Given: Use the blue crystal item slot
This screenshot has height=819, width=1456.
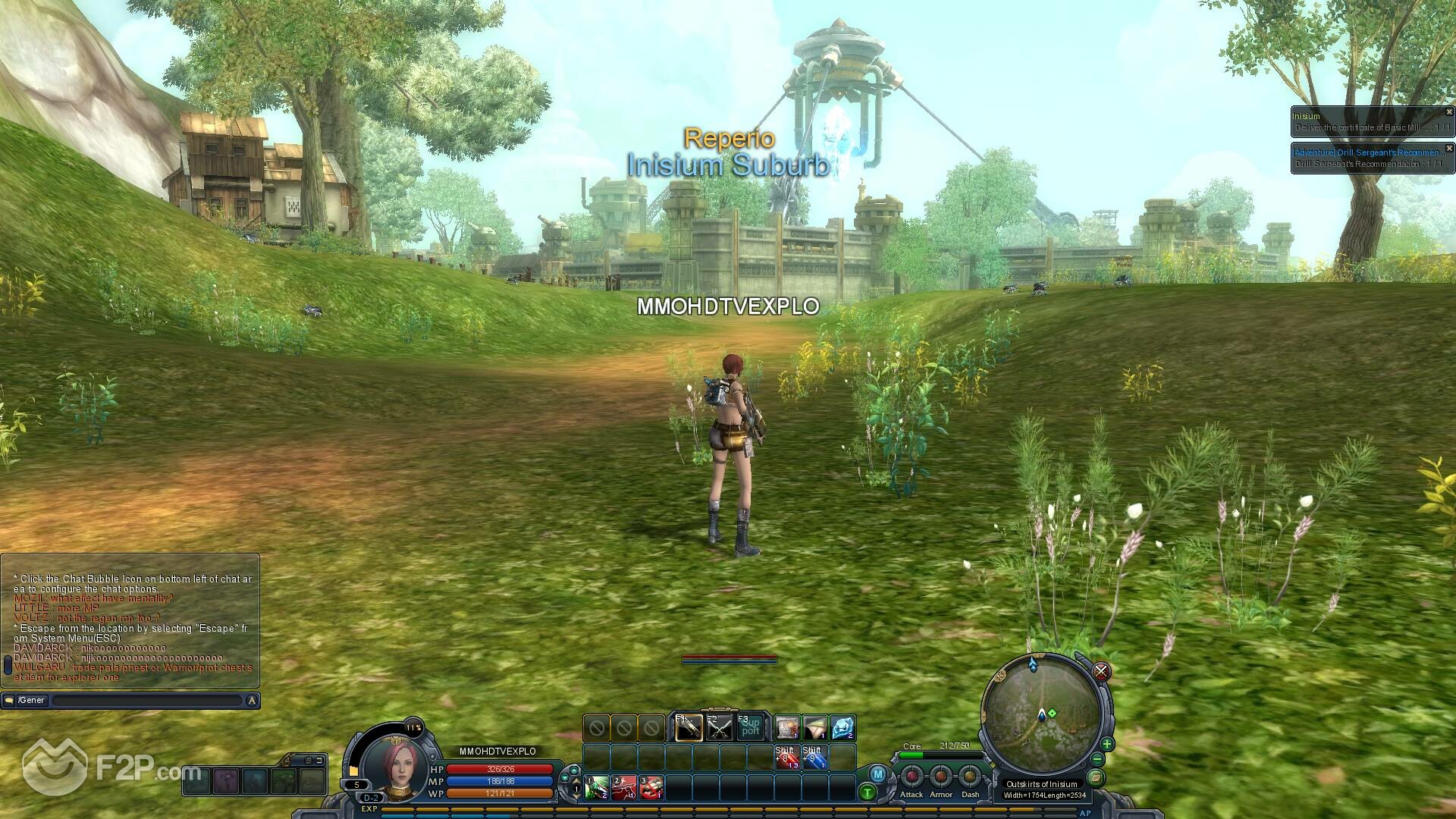Looking at the screenshot, I should pyautogui.click(x=843, y=728).
